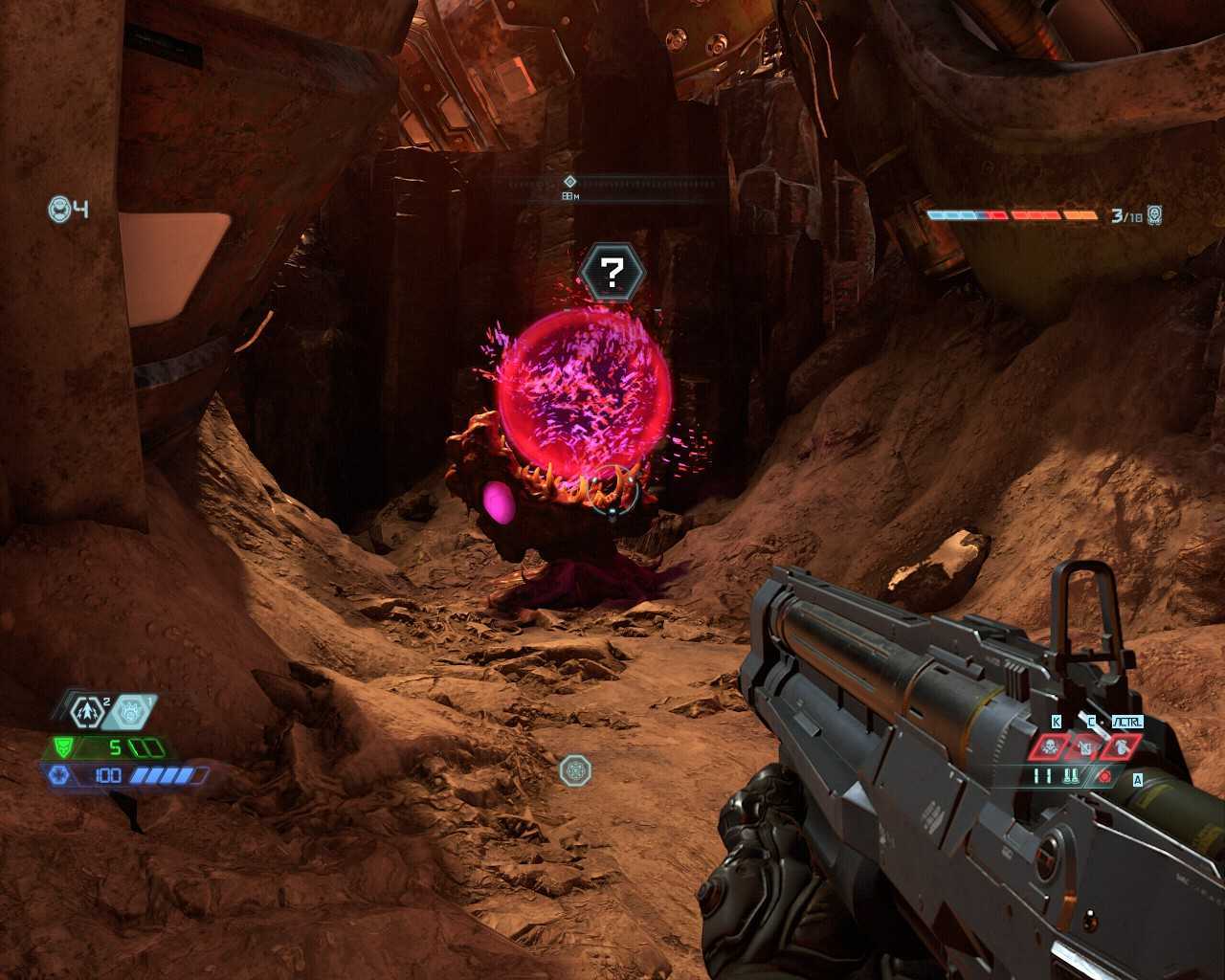Click the skull emblem beside the 3/10 counter

click(1155, 215)
